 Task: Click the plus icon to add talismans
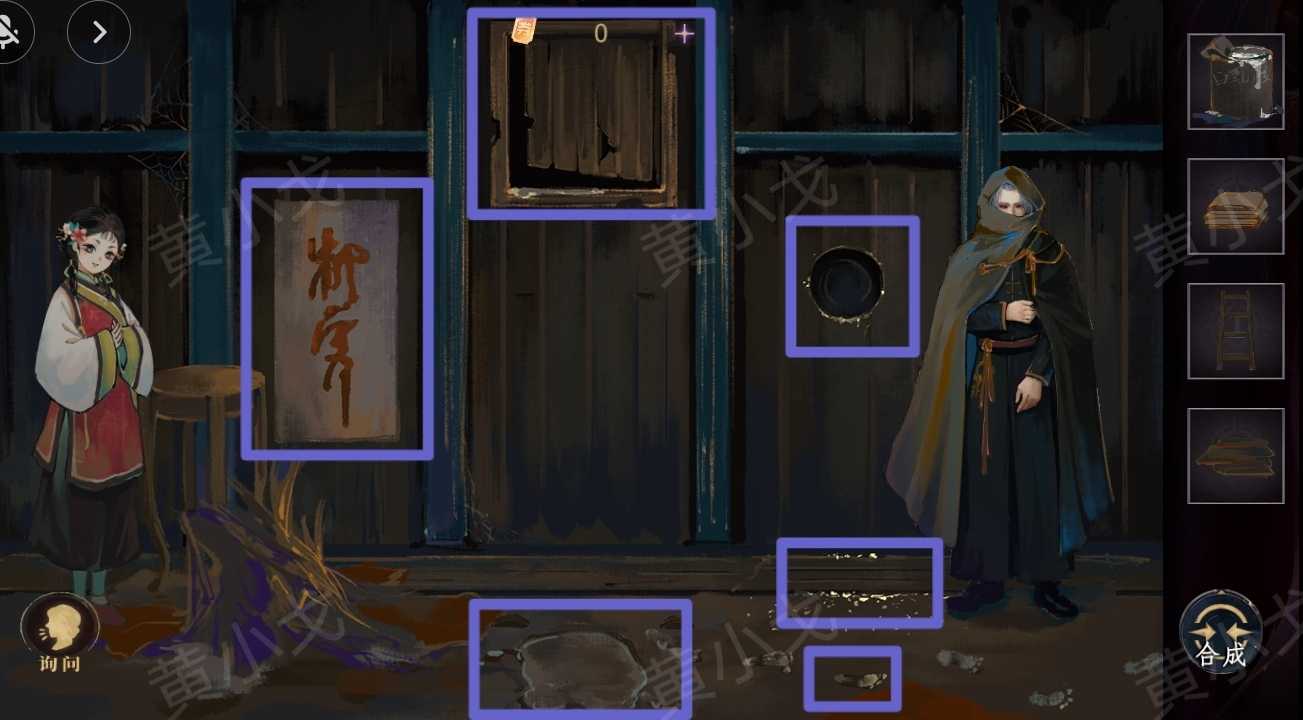tap(684, 33)
